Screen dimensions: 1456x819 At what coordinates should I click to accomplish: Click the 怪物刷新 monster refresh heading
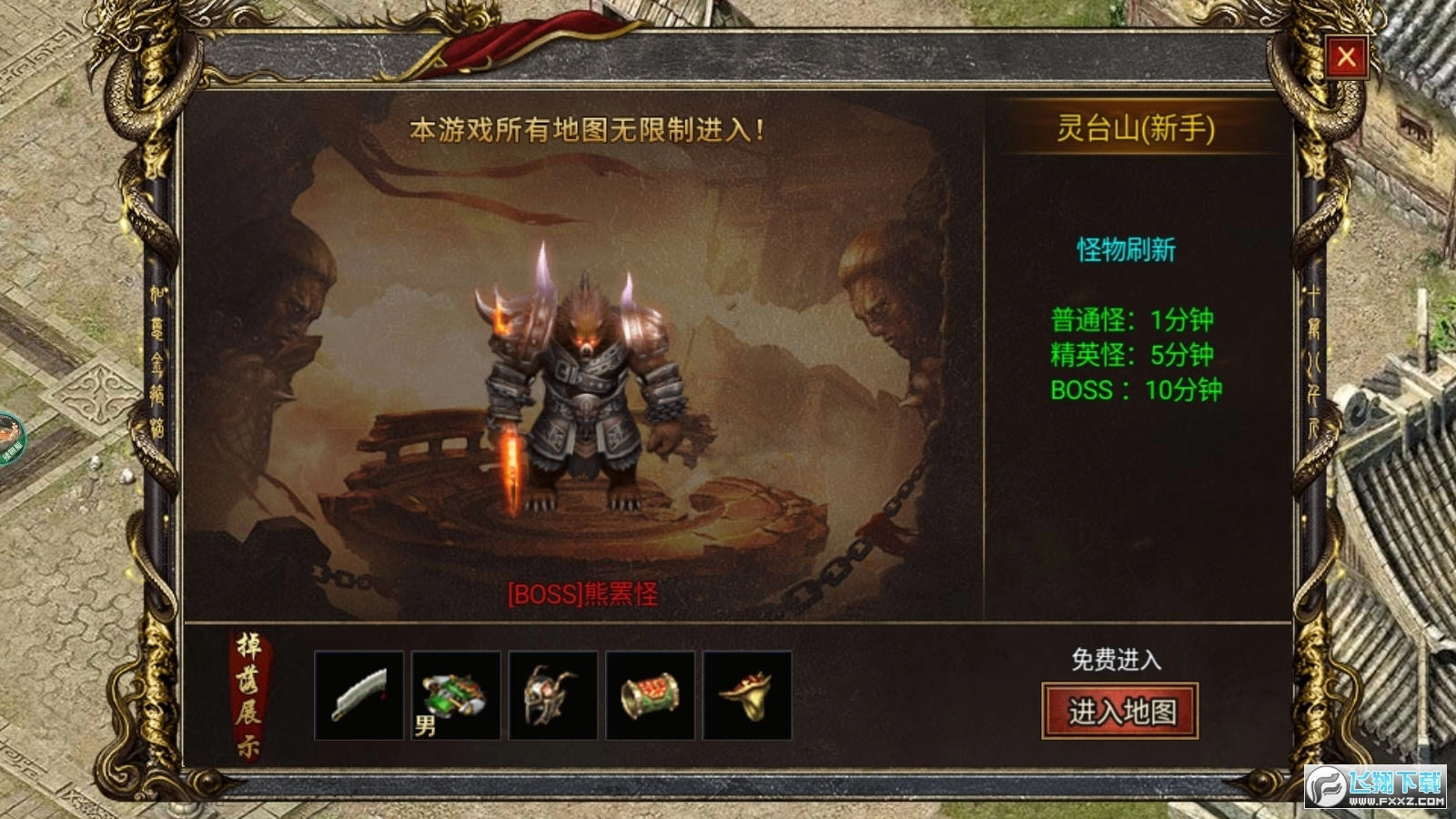1128,250
